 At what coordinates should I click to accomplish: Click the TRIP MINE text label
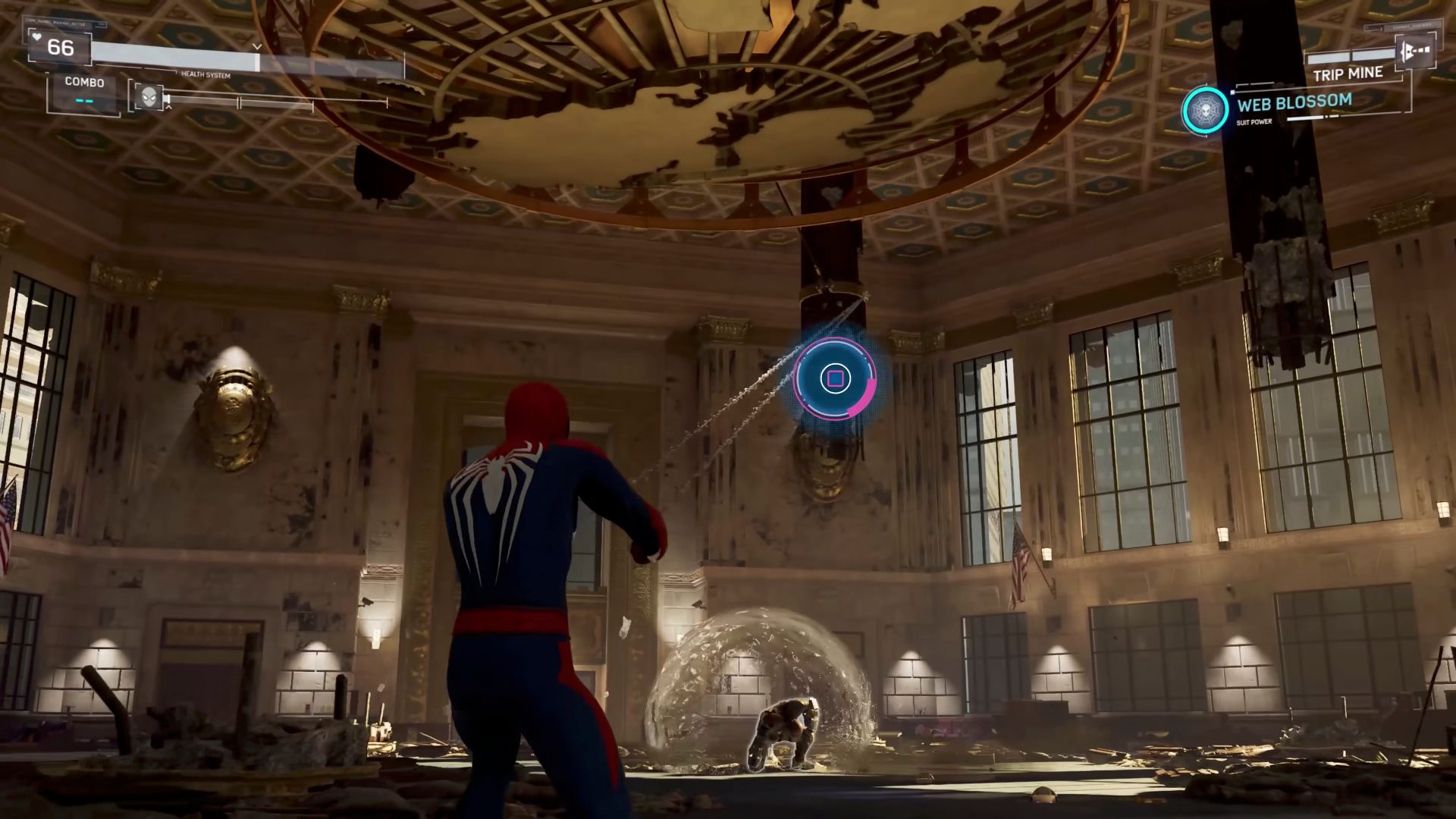pyautogui.click(x=1347, y=73)
